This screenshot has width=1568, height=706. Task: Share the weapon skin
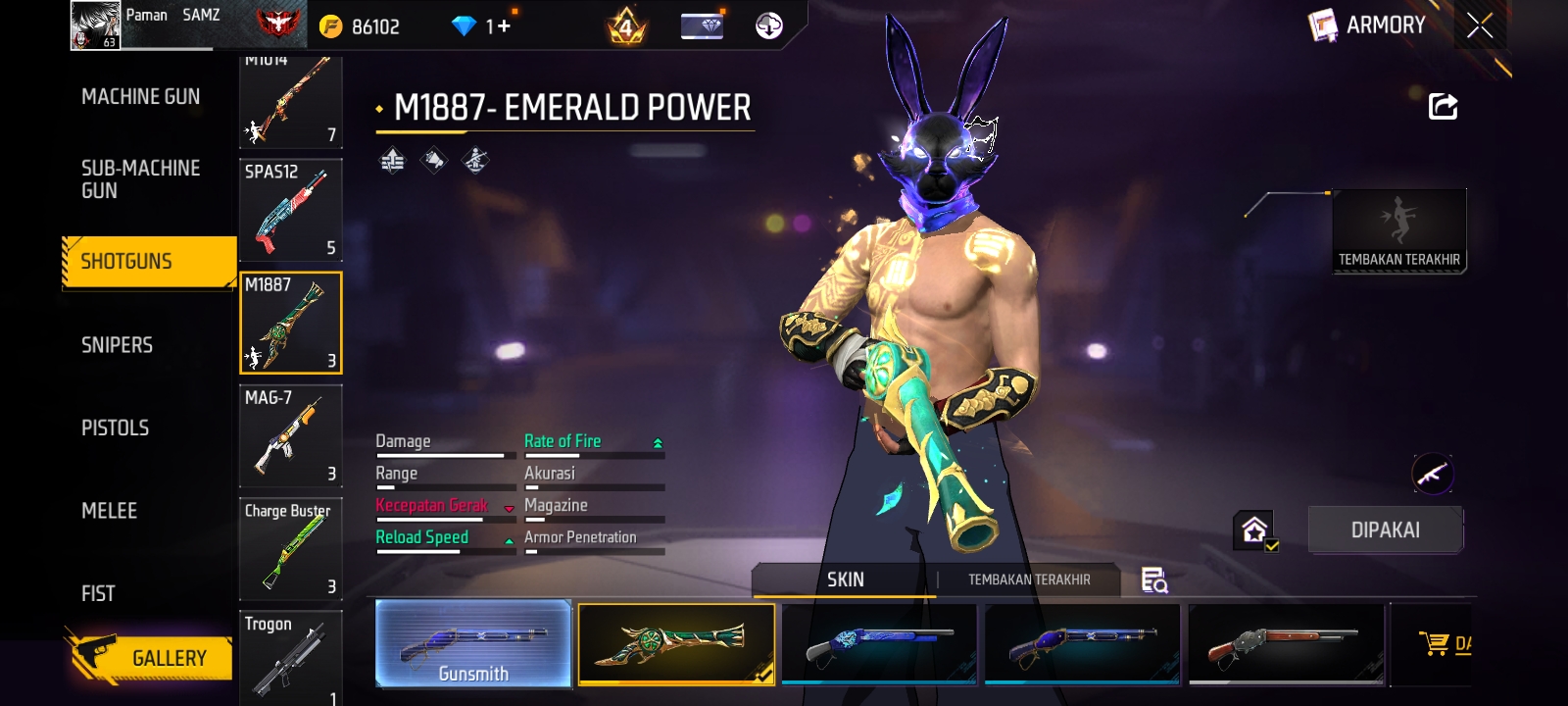point(1443,106)
